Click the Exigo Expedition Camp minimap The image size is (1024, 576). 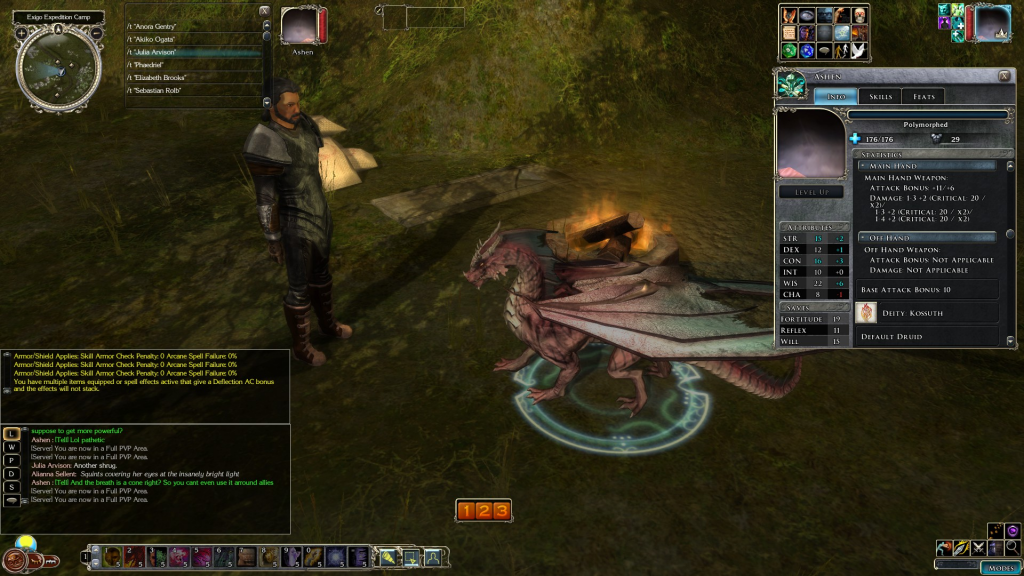pyautogui.click(x=59, y=66)
